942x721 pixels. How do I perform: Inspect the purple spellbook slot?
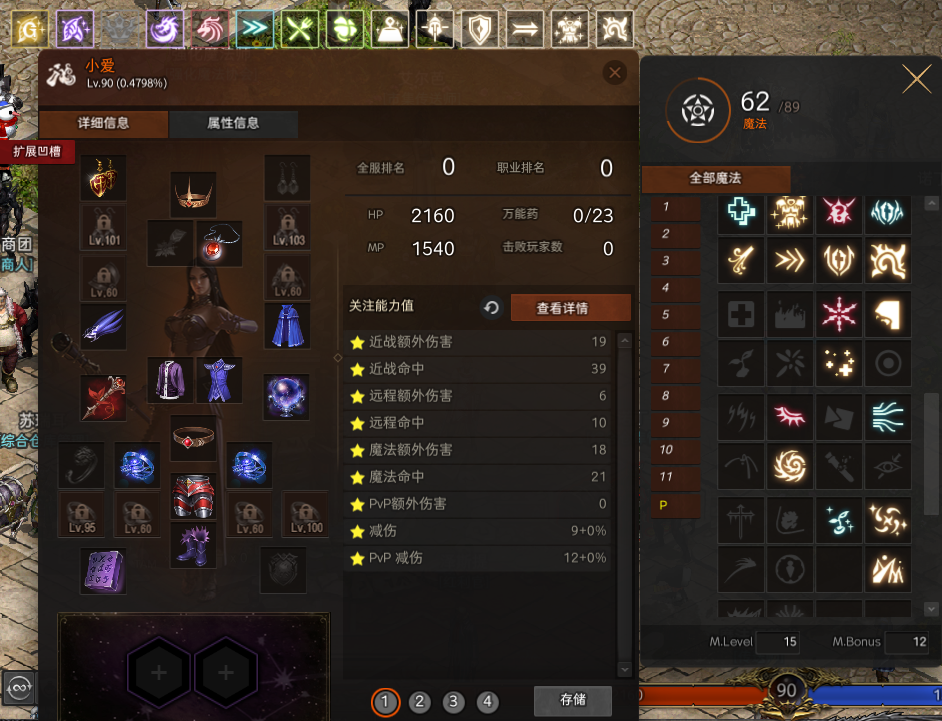point(103,571)
